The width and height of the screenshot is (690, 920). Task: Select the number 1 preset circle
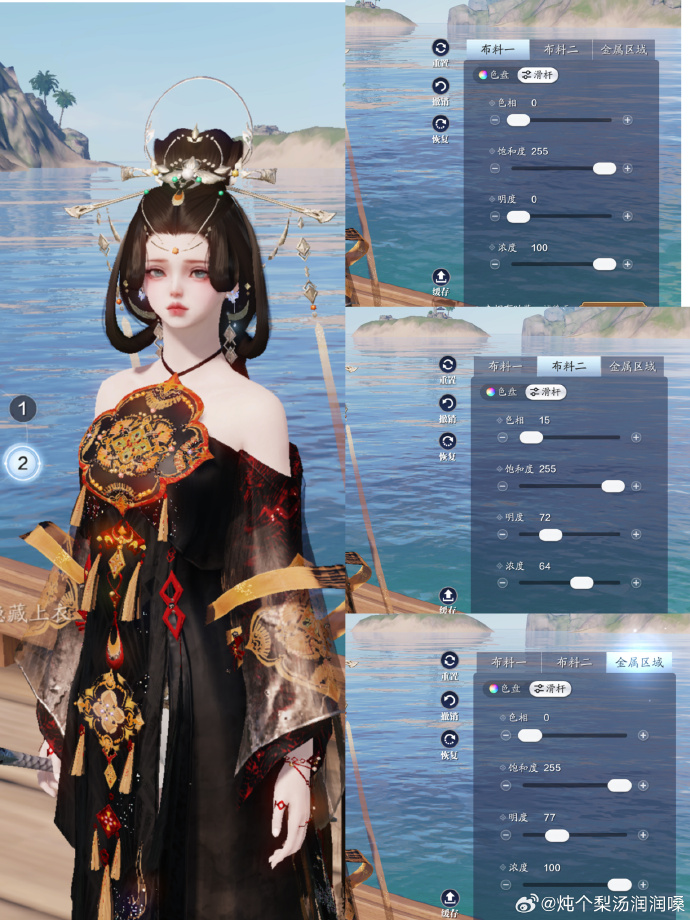pos(24,408)
